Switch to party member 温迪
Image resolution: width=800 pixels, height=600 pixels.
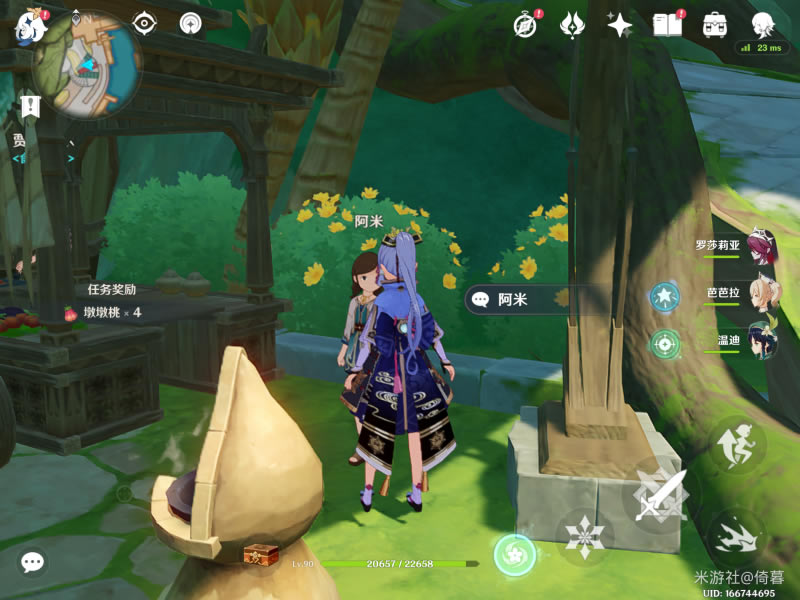tap(762, 343)
